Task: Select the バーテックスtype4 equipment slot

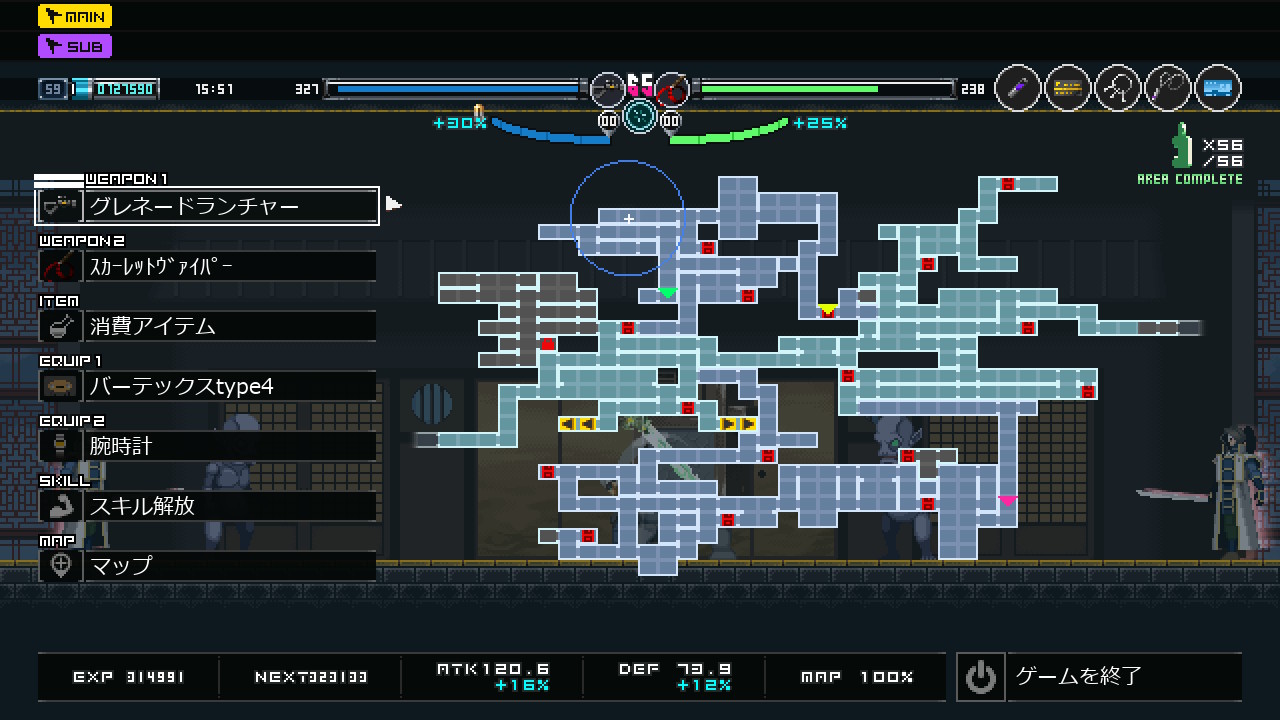Action: [207, 386]
